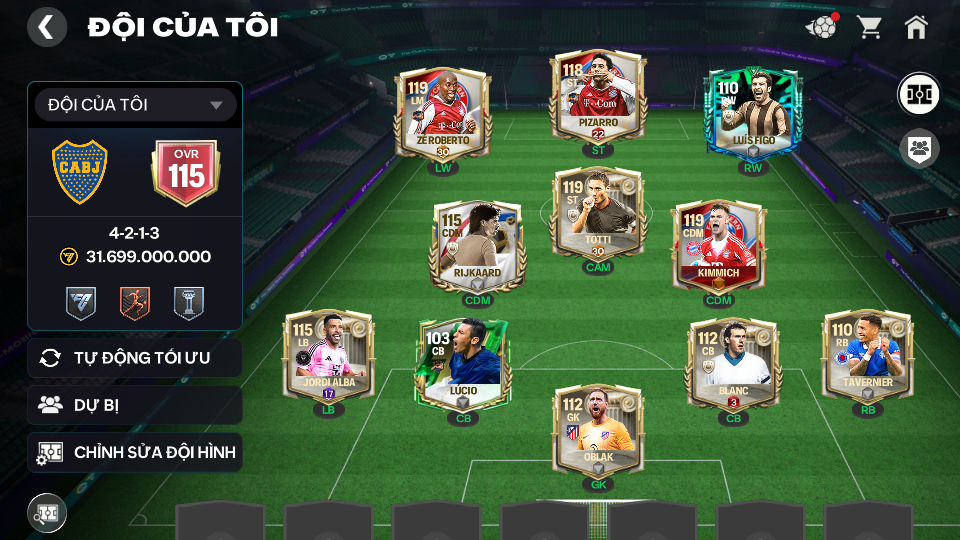Select the Blanc CB card
960x540 pixels.
click(x=733, y=365)
